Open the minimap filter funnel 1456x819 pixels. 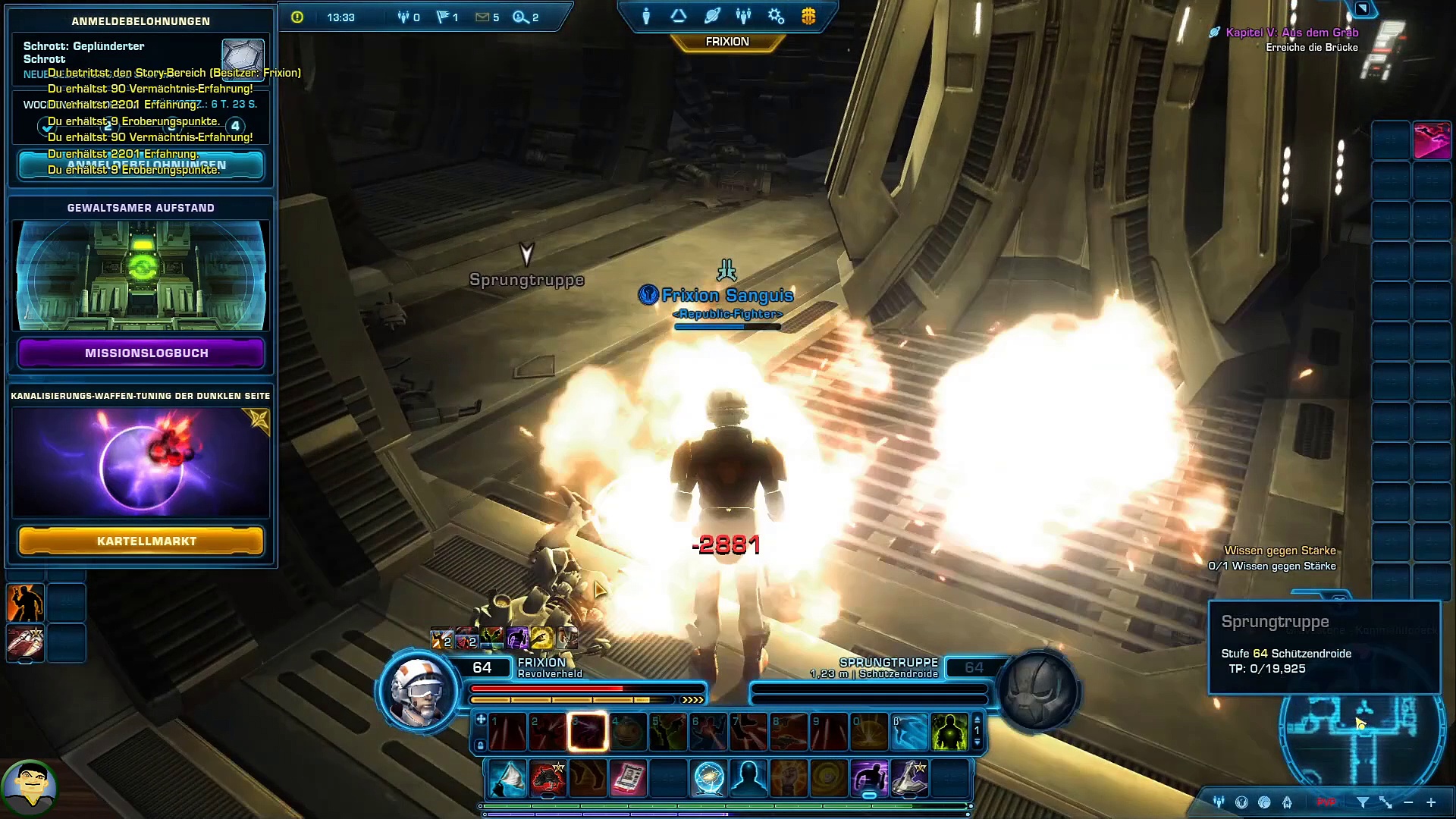[x=1363, y=802]
